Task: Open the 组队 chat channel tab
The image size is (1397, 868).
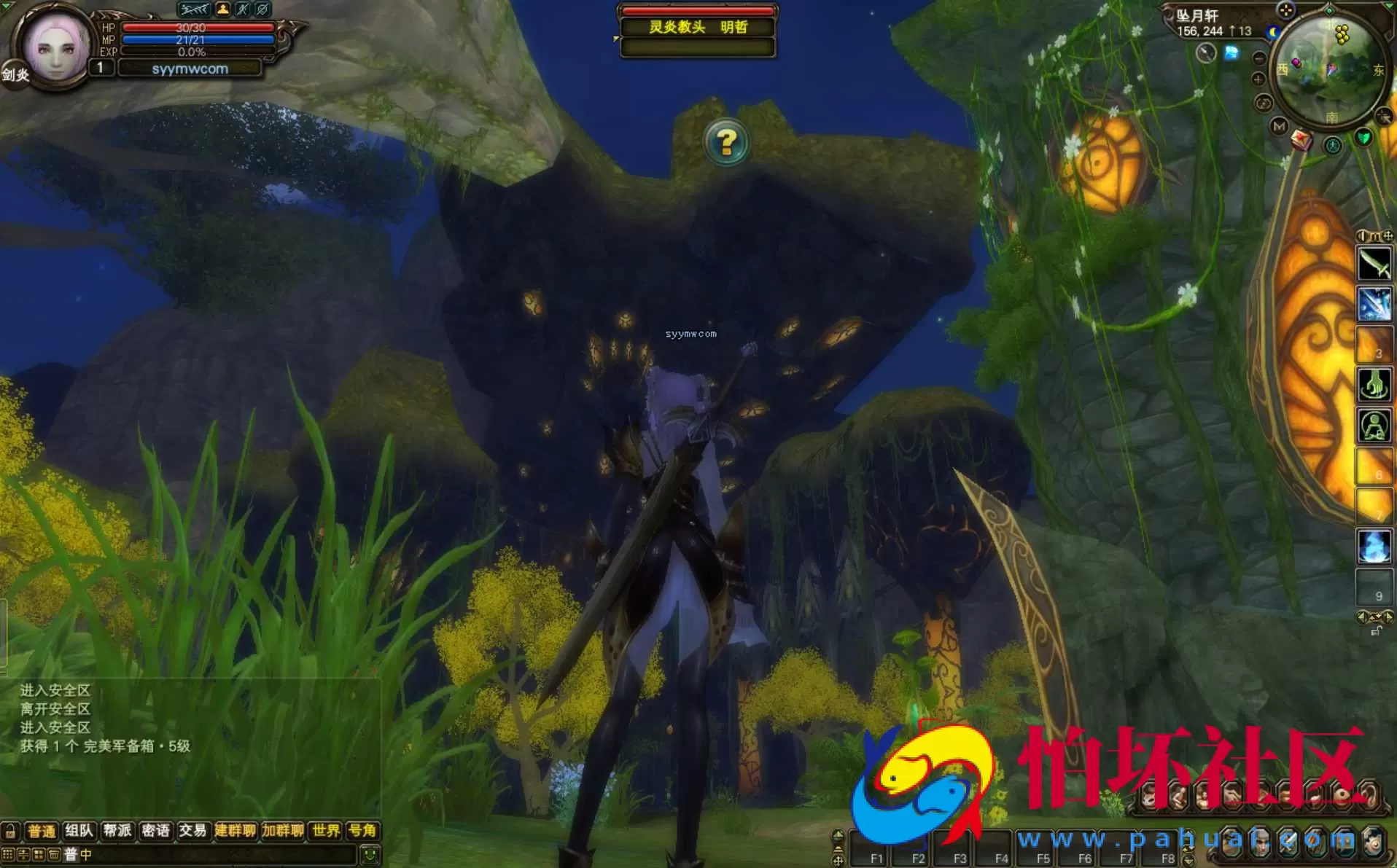Action: coord(80,831)
